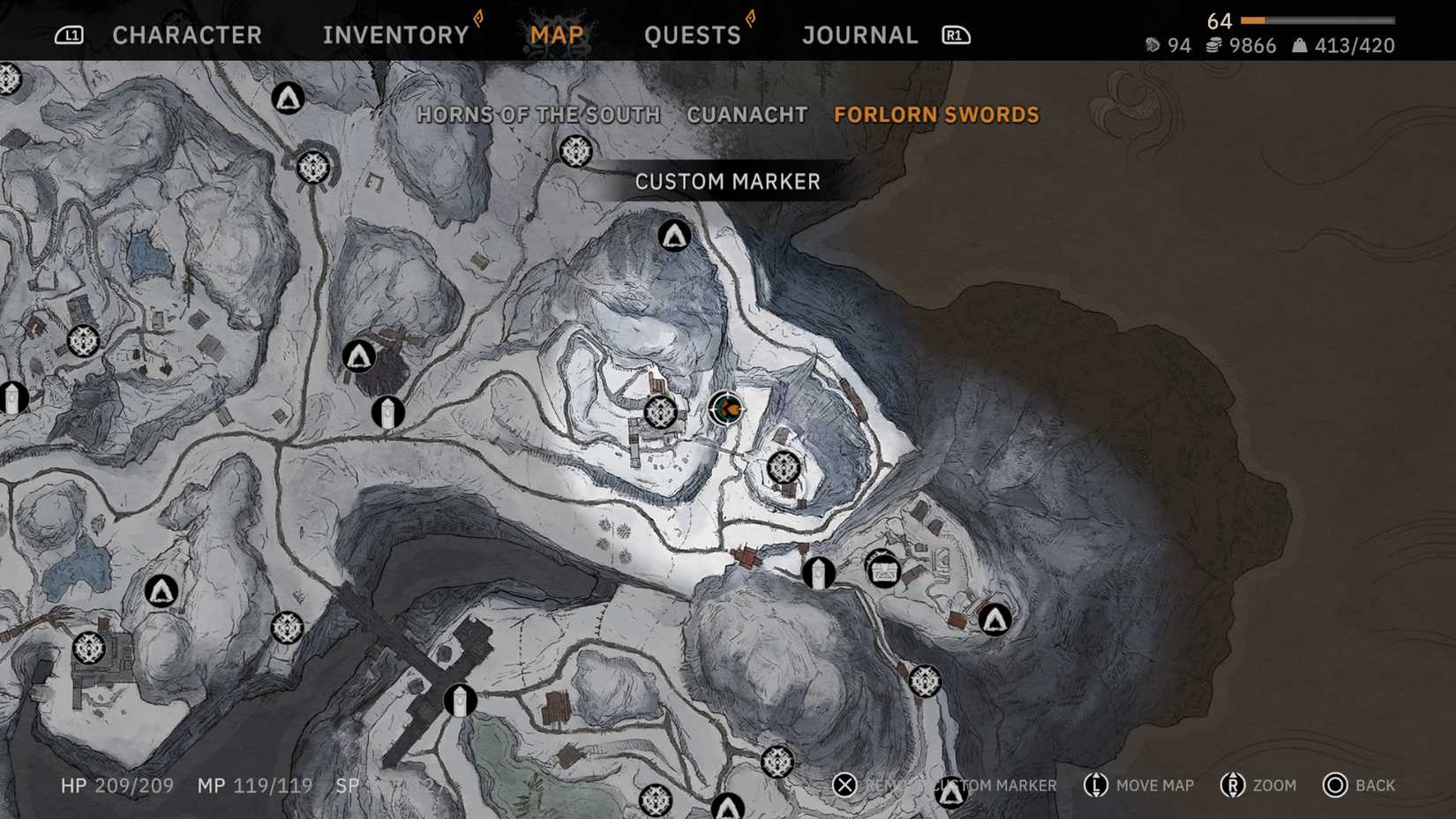Open the QUESTS tab
The width and height of the screenshot is (1456, 819).
coord(693,34)
